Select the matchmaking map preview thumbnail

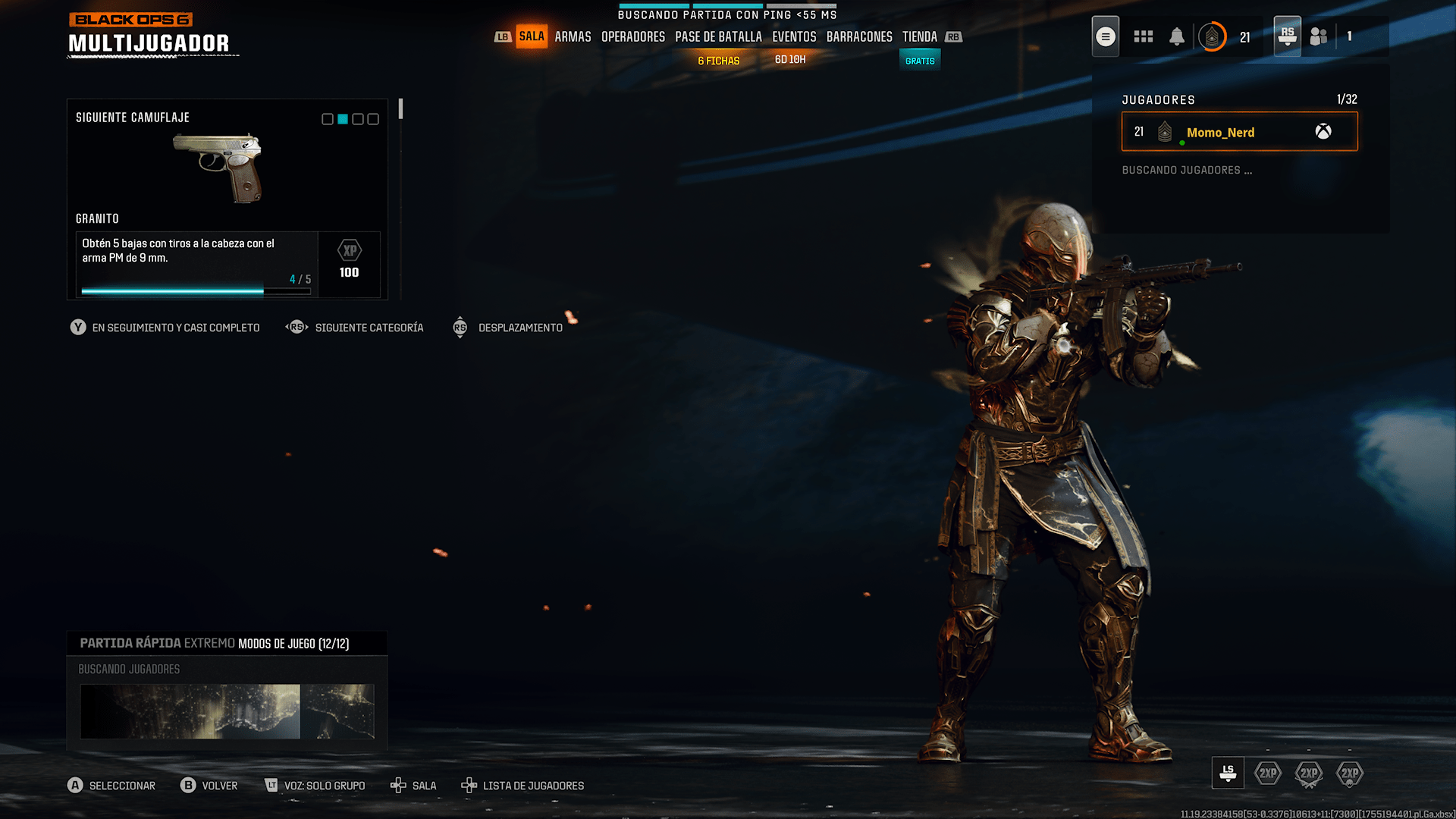pos(227,711)
